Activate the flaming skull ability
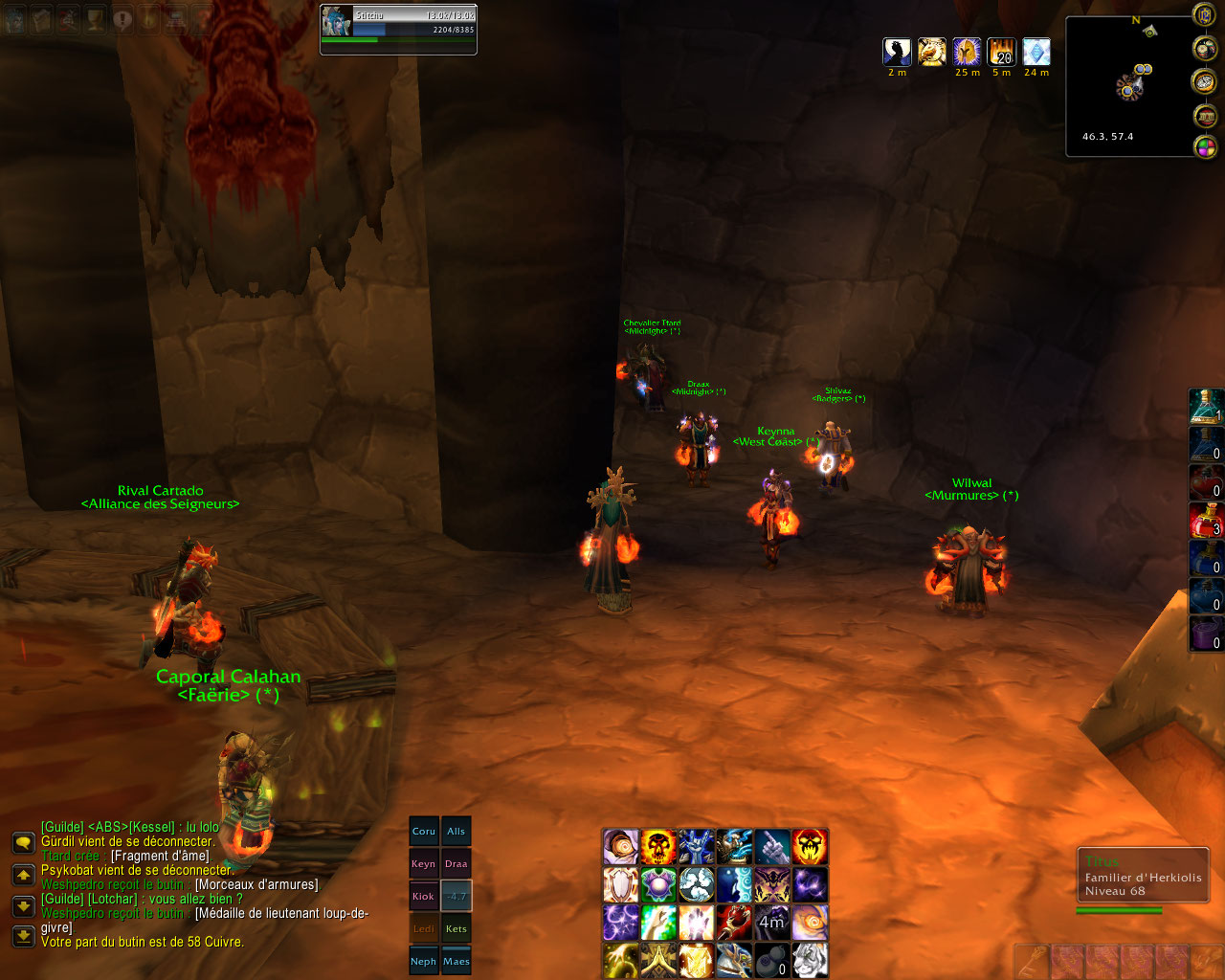Screen dimensions: 1225x980 click(x=658, y=847)
